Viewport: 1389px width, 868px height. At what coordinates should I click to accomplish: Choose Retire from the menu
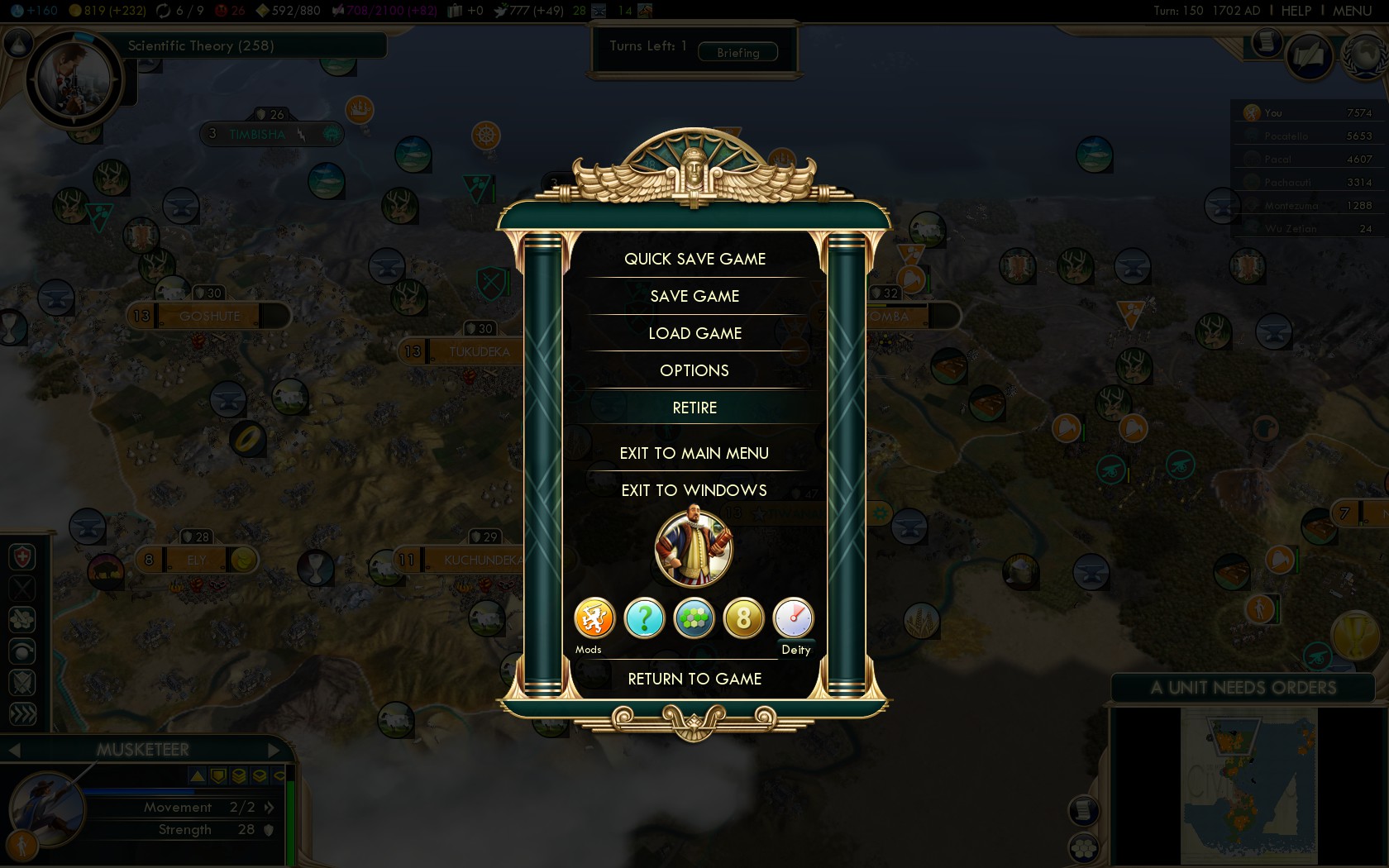click(x=694, y=408)
